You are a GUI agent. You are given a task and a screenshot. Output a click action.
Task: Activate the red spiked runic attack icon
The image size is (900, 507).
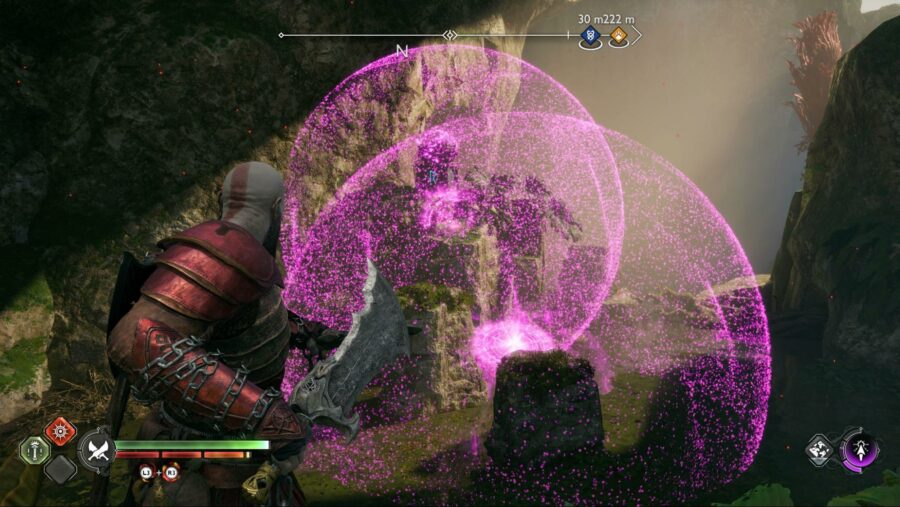[x=60, y=432]
